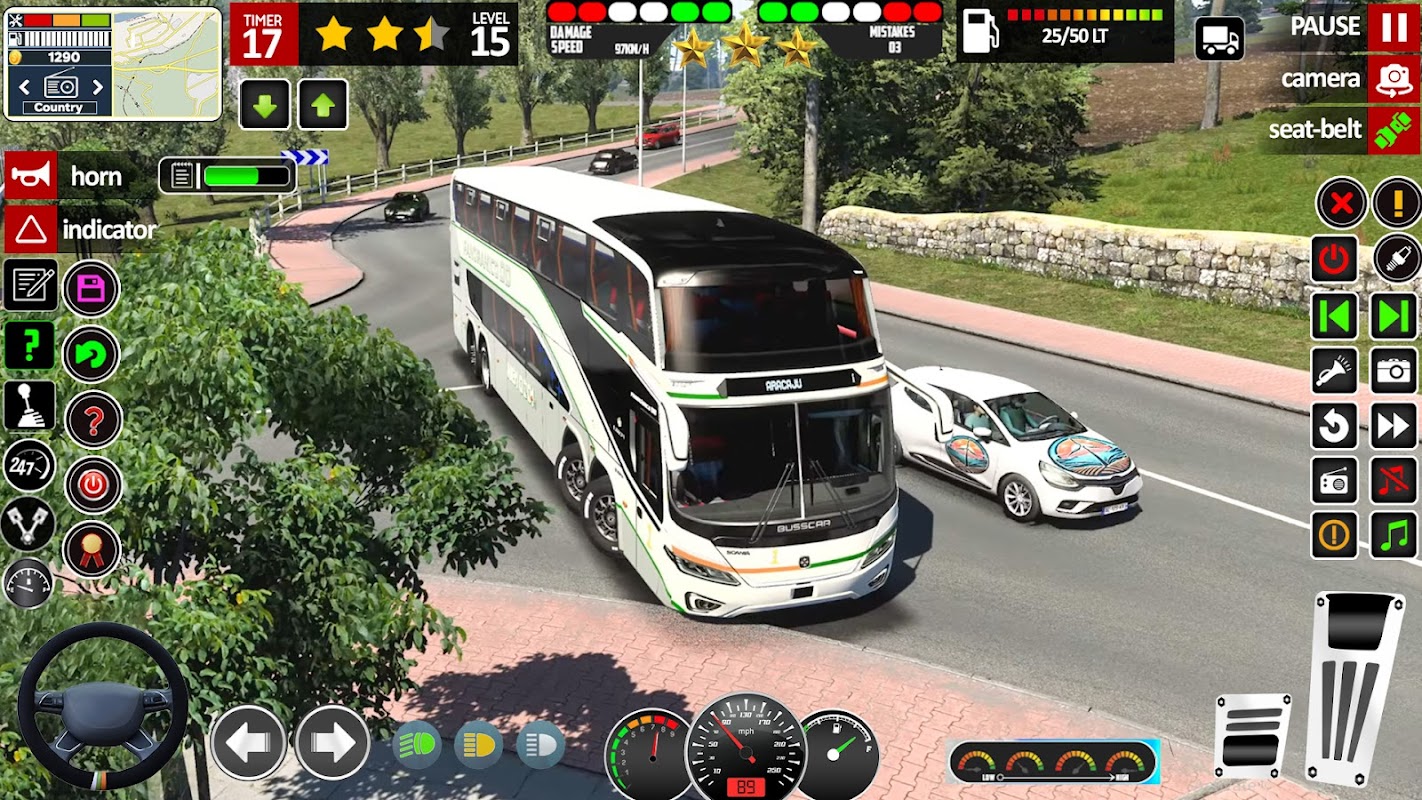Screen dimensions: 1422x800
Task: Turn on the hazard indicator
Action: pos(31,231)
